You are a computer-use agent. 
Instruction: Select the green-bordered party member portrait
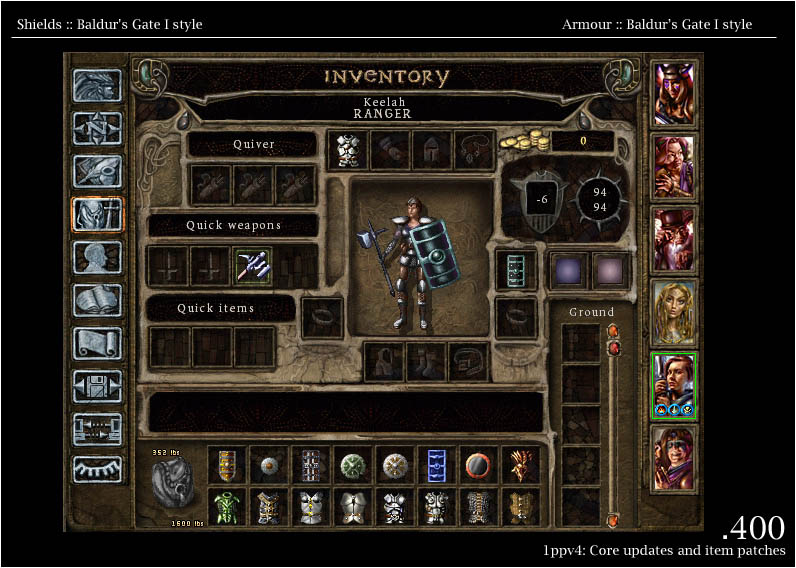tap(674, 385)
